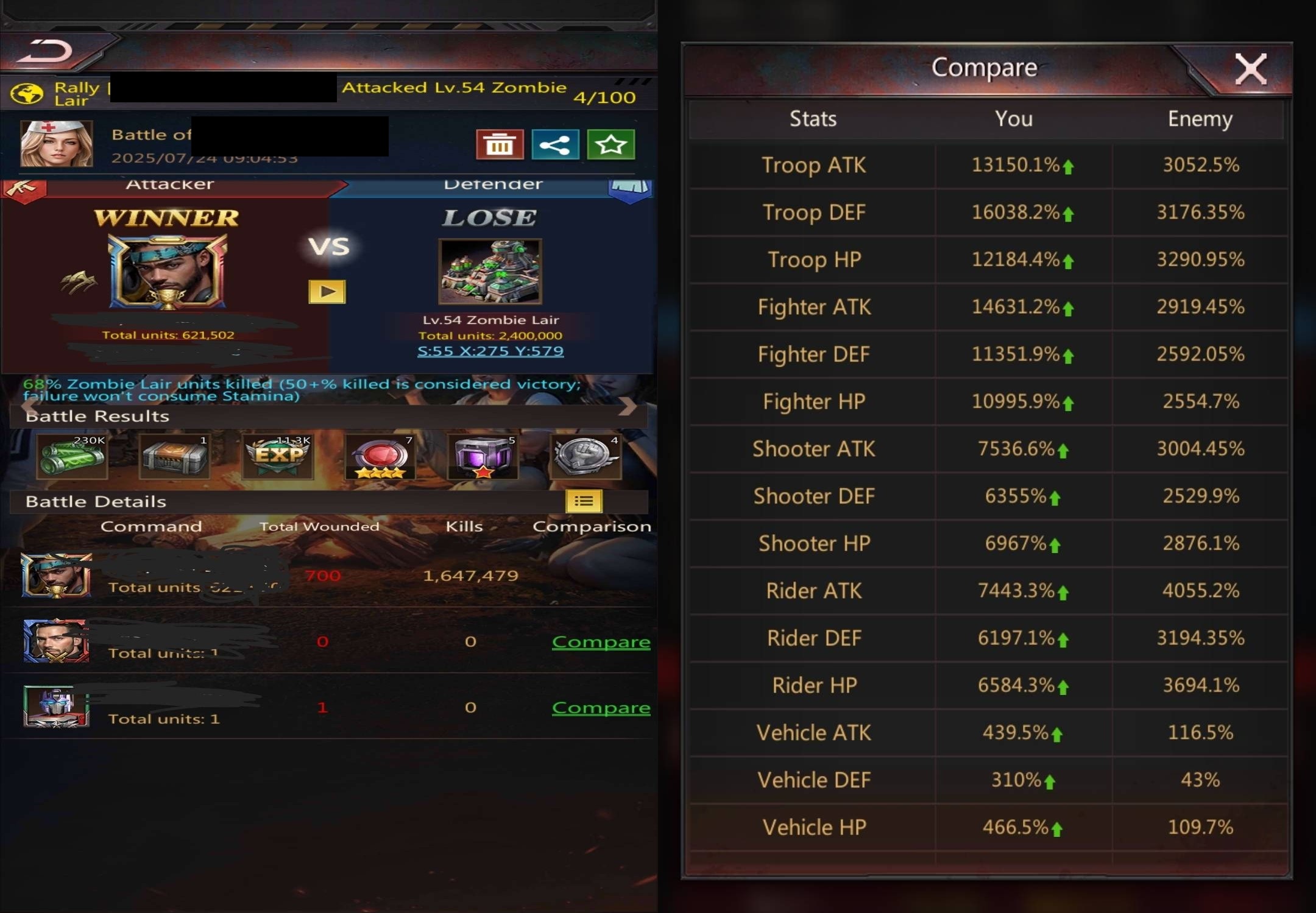Inspect the purple crate reward
Viewport: 1316px width, 913px height.
[483, 457]
